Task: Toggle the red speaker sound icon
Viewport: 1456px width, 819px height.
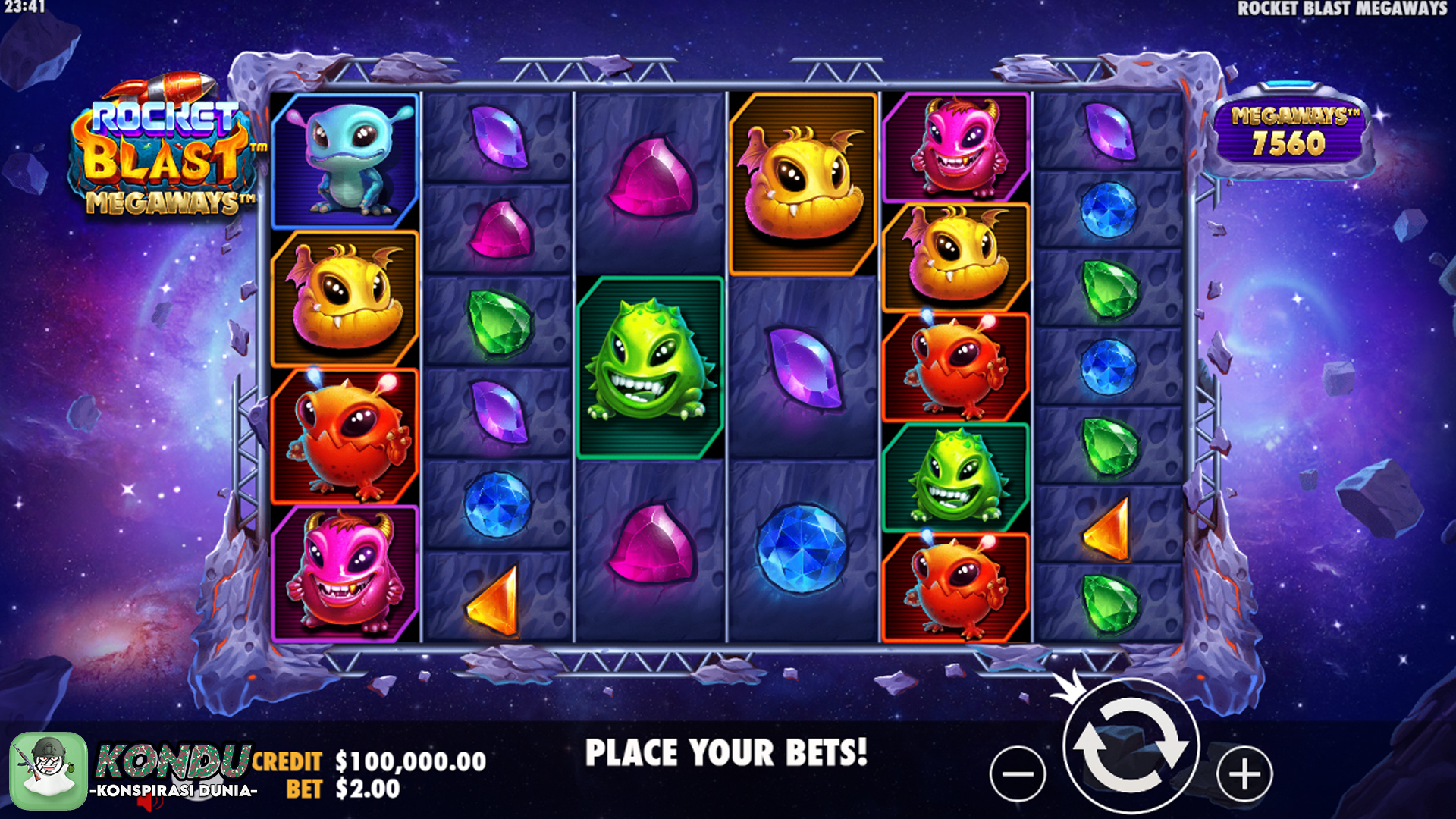Action: pyautogui.click(x=150, y=802)
